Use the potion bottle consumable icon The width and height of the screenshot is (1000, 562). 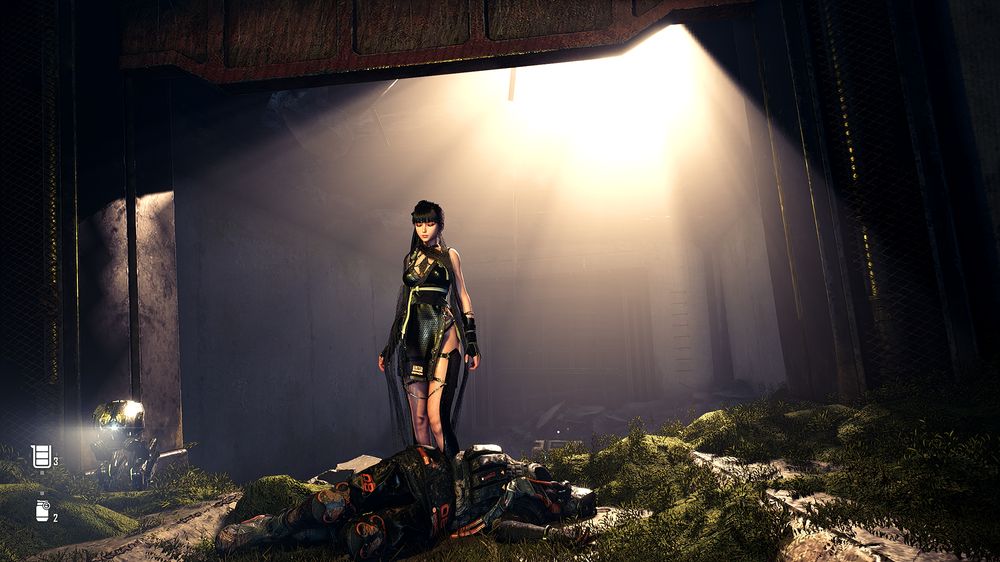pyautogui.click(x=43, y=511)
